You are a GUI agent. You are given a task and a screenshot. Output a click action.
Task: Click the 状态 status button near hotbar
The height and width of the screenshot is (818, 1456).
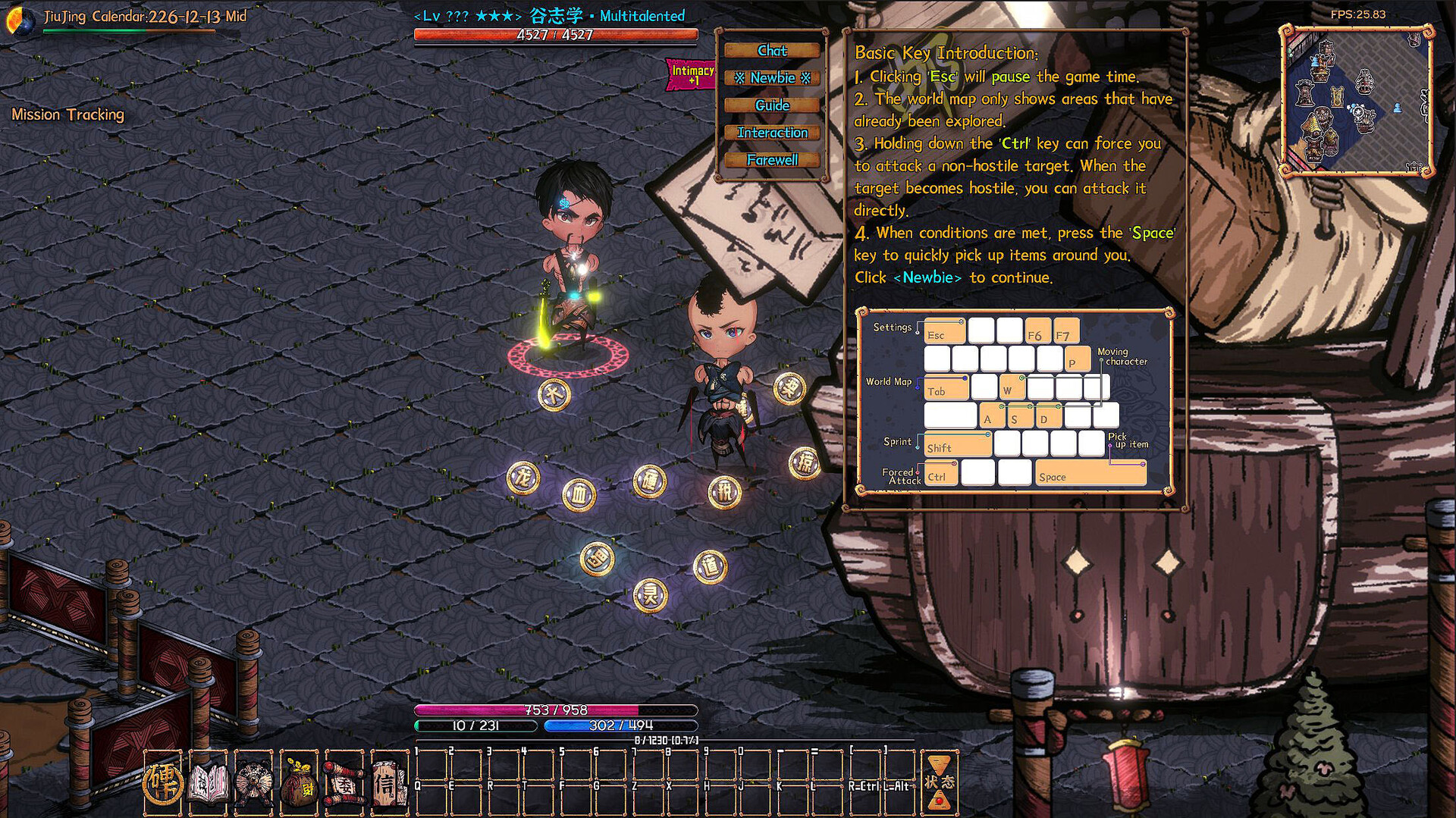(940, 781)
